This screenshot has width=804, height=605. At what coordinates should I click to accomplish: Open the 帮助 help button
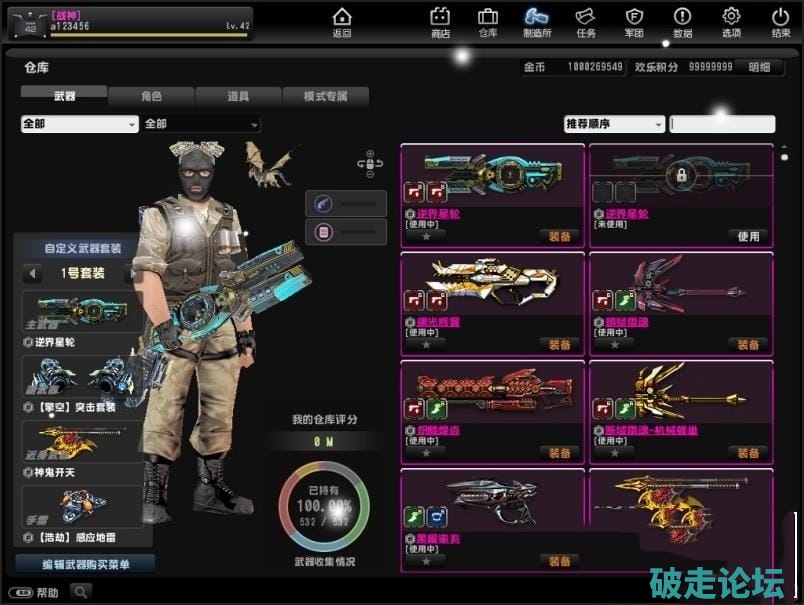(38, 592)
